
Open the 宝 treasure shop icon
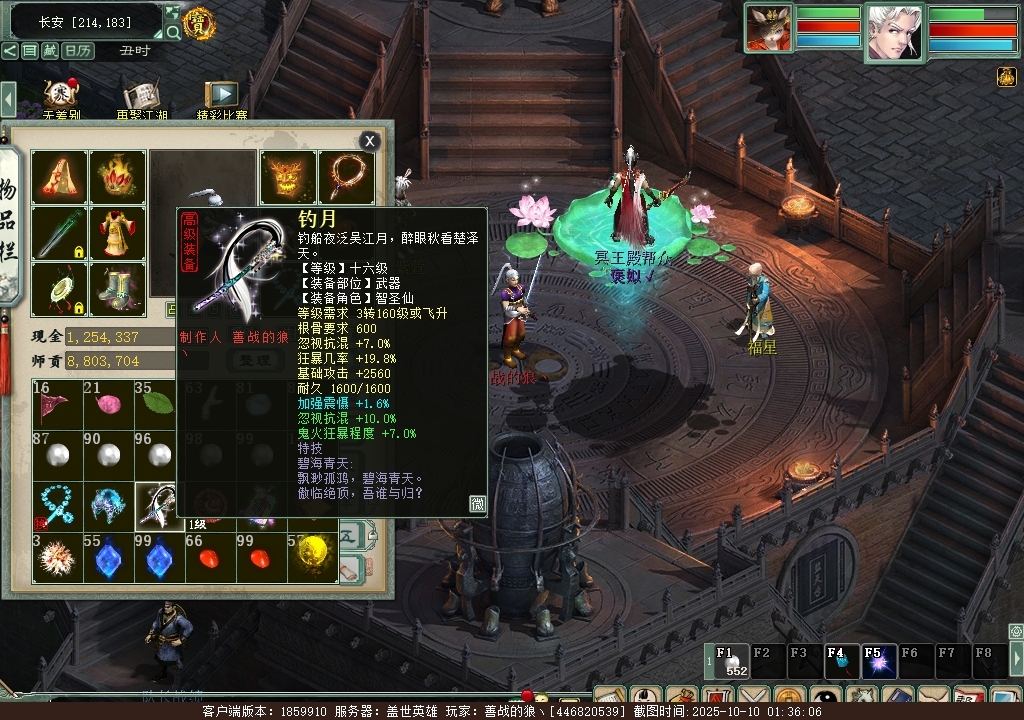coord(199,22)
